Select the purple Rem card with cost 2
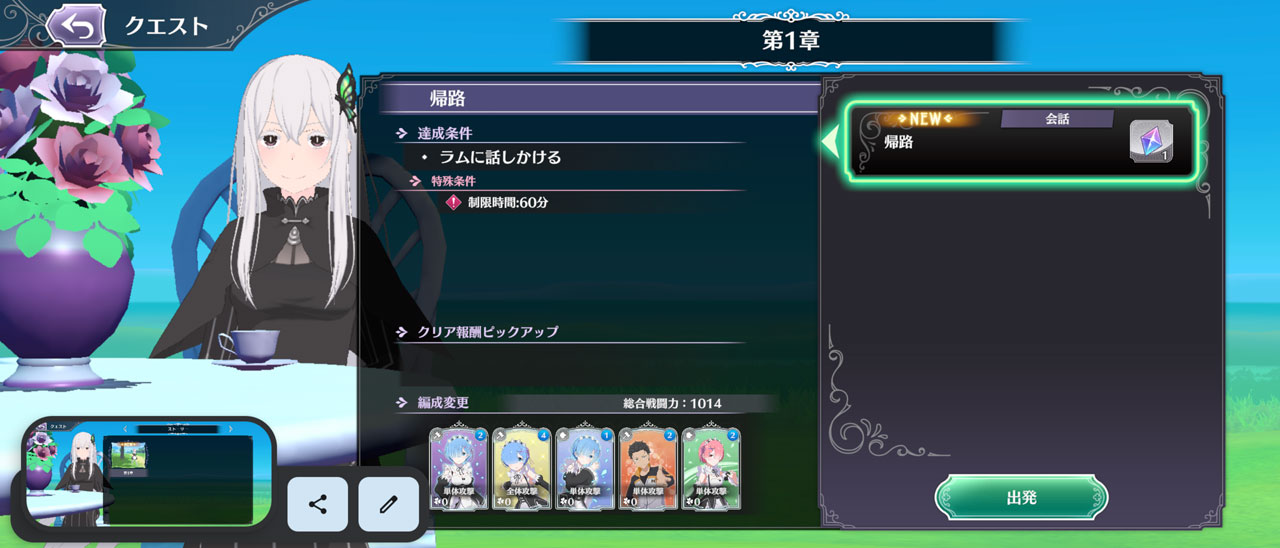Screen dimensions: 1280x548 tap(458, 468)
